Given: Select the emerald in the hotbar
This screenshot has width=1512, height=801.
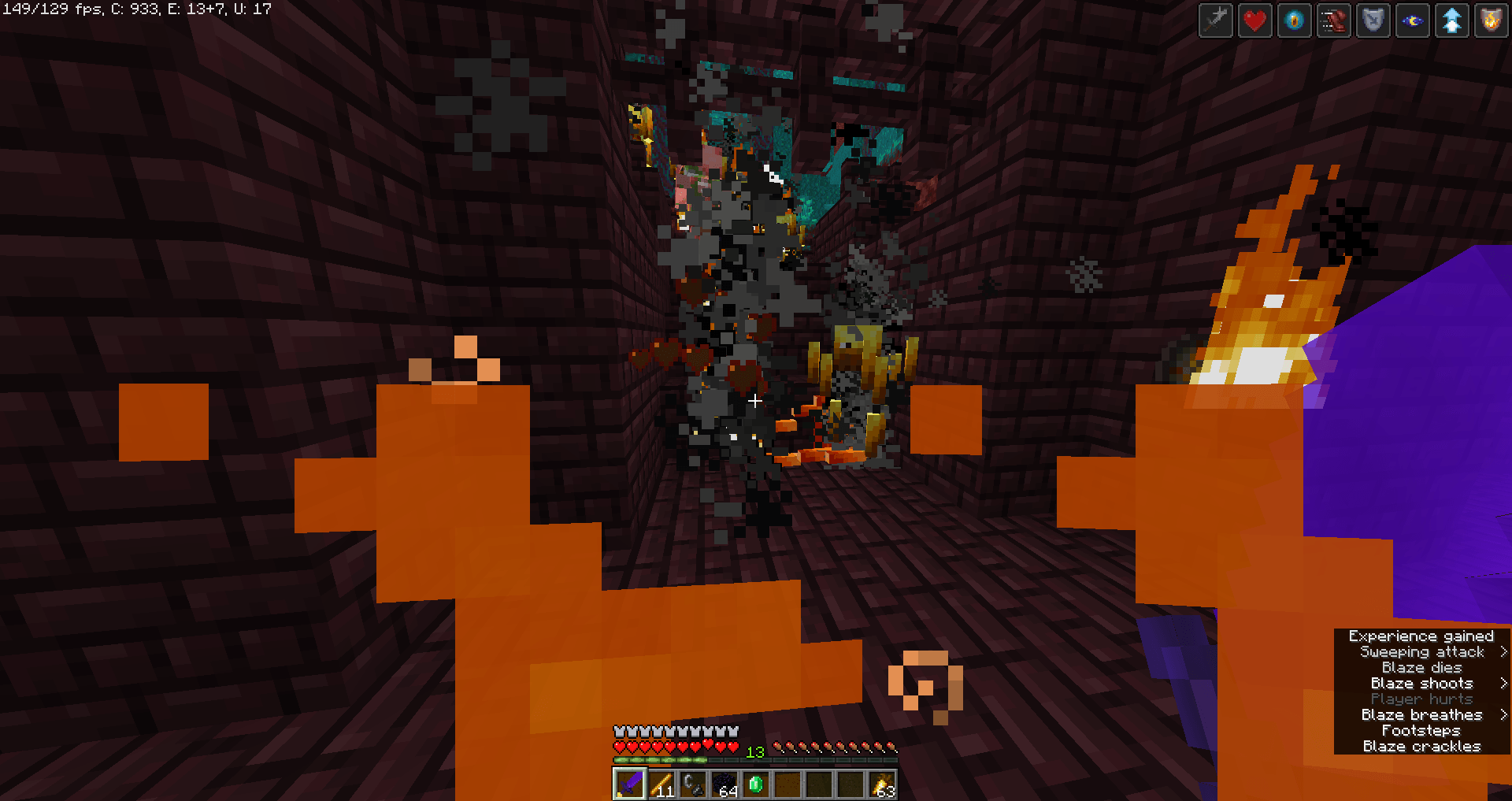Looking at the screenshot, I should point(757,785).
